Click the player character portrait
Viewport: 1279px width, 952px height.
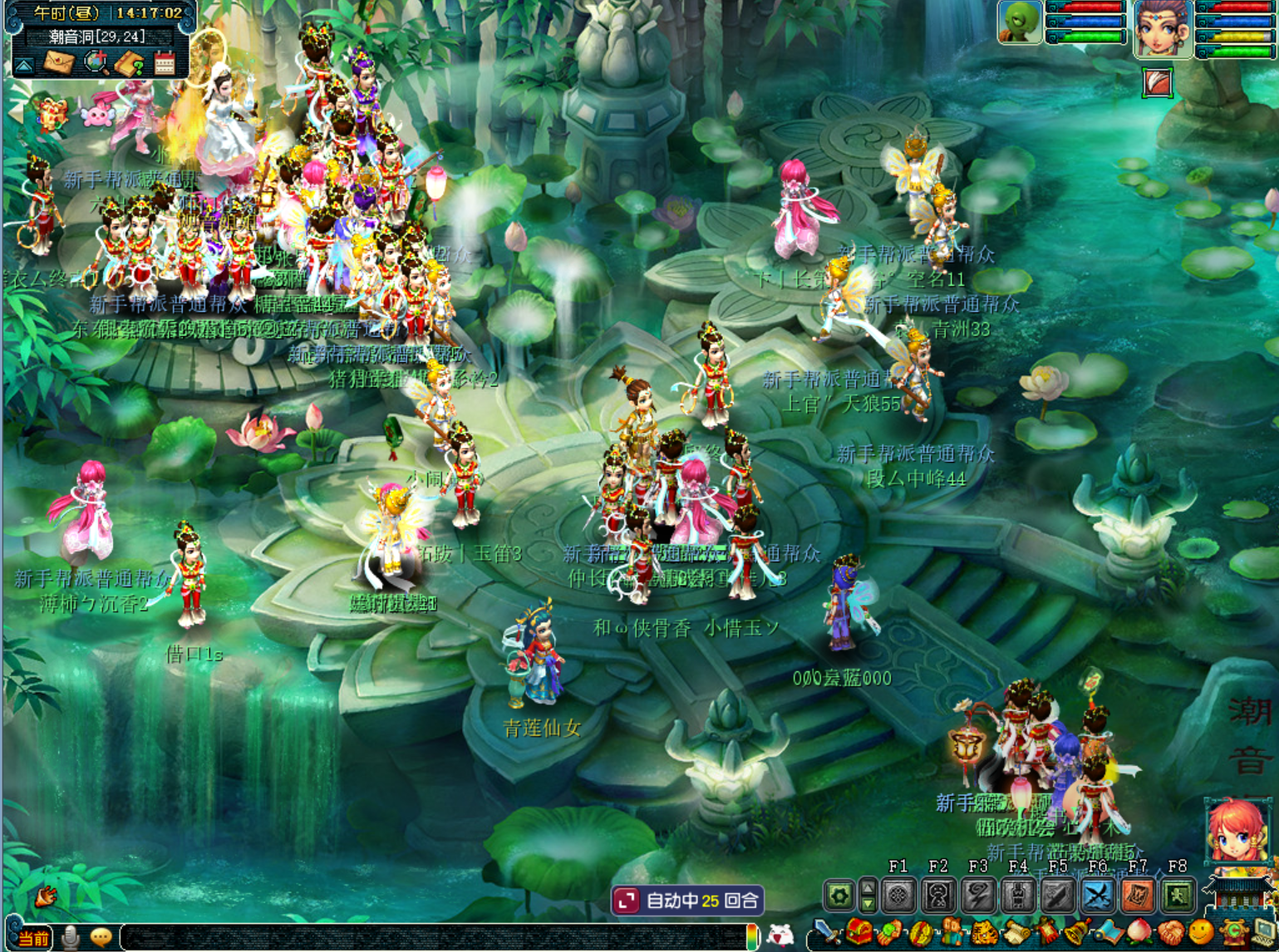(x=1163, y=28)
